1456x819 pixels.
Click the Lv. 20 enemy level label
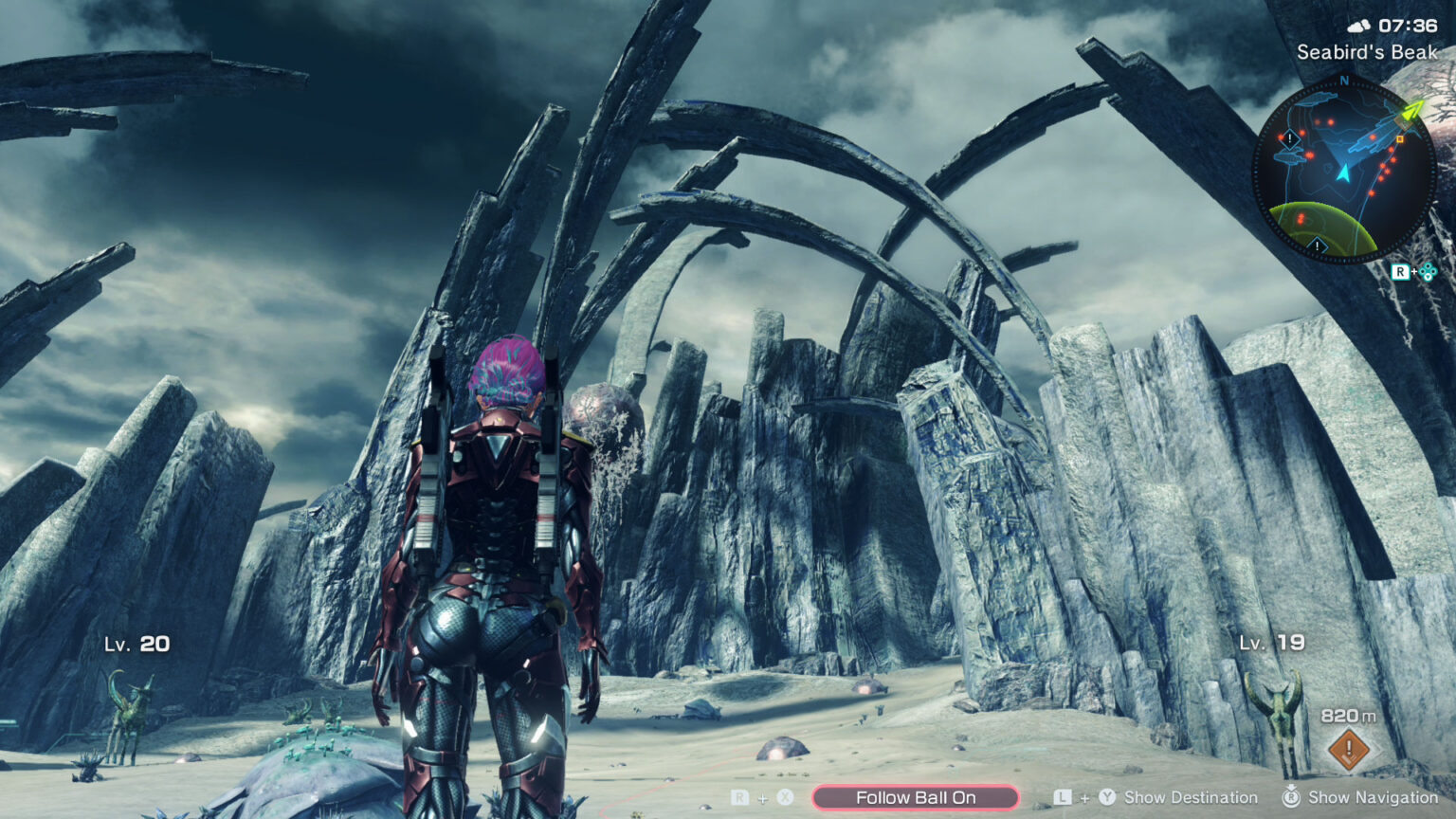[x=138, y=644]
